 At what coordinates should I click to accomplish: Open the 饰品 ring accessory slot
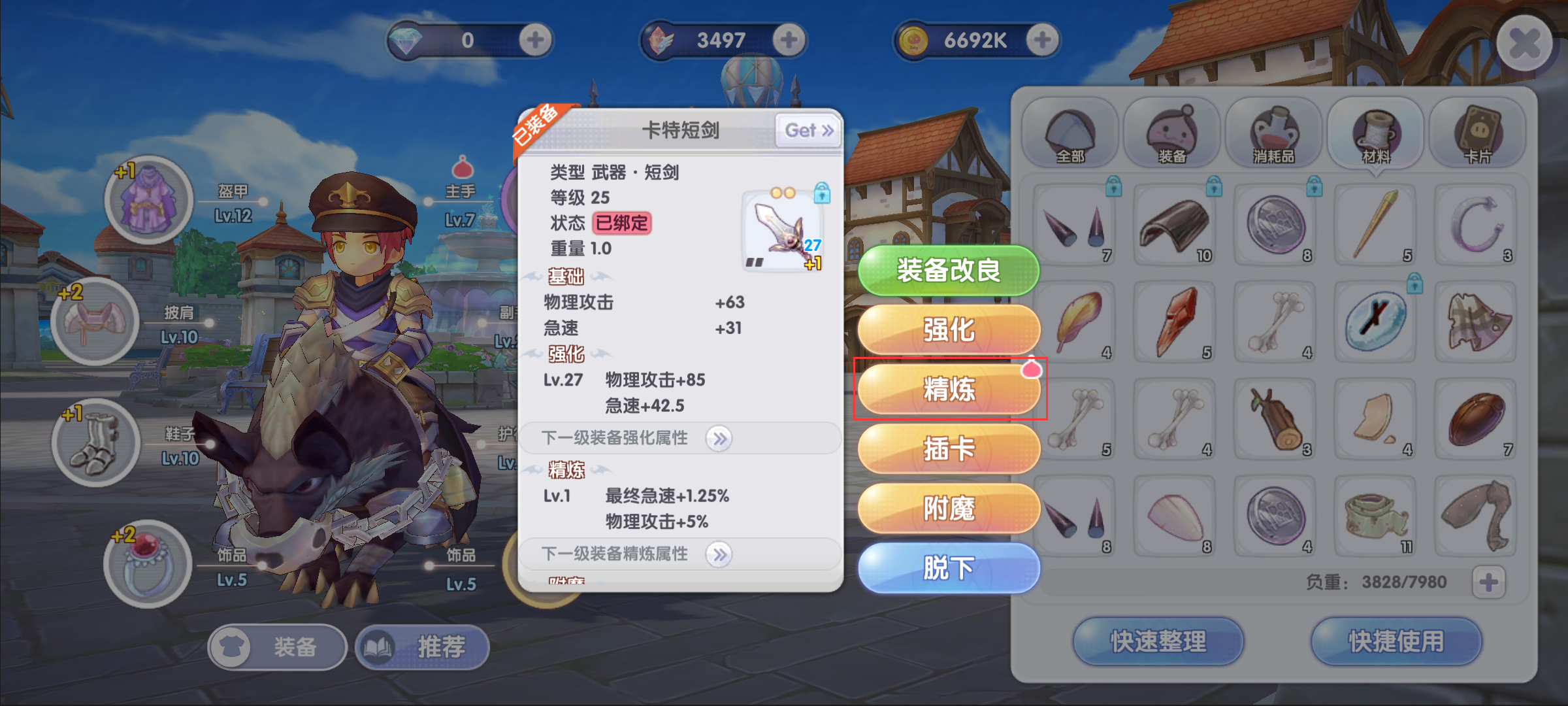point(149,563)
